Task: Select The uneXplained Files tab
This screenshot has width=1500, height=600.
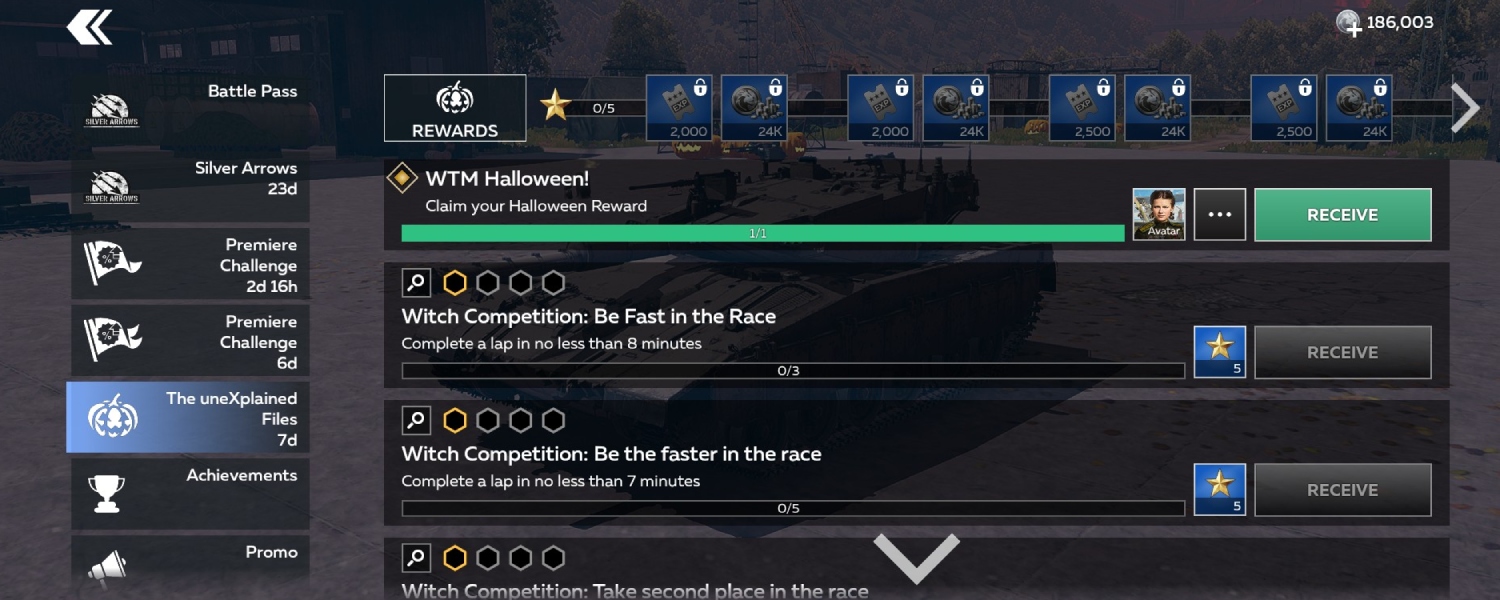Action: [189, 418]
